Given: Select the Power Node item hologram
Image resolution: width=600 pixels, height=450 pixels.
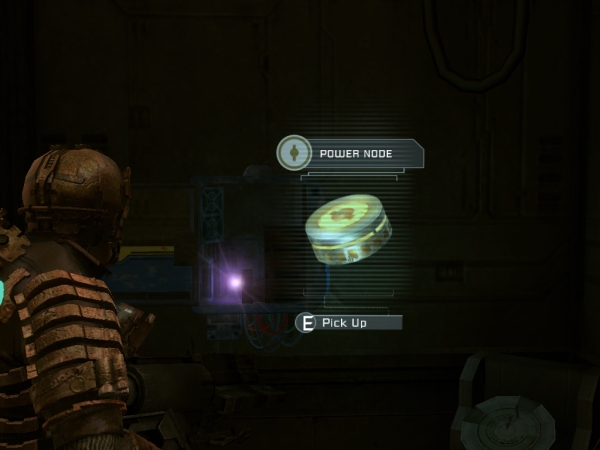Looking at the screenshot, I should pyautogui.click(x=348, y=231).
